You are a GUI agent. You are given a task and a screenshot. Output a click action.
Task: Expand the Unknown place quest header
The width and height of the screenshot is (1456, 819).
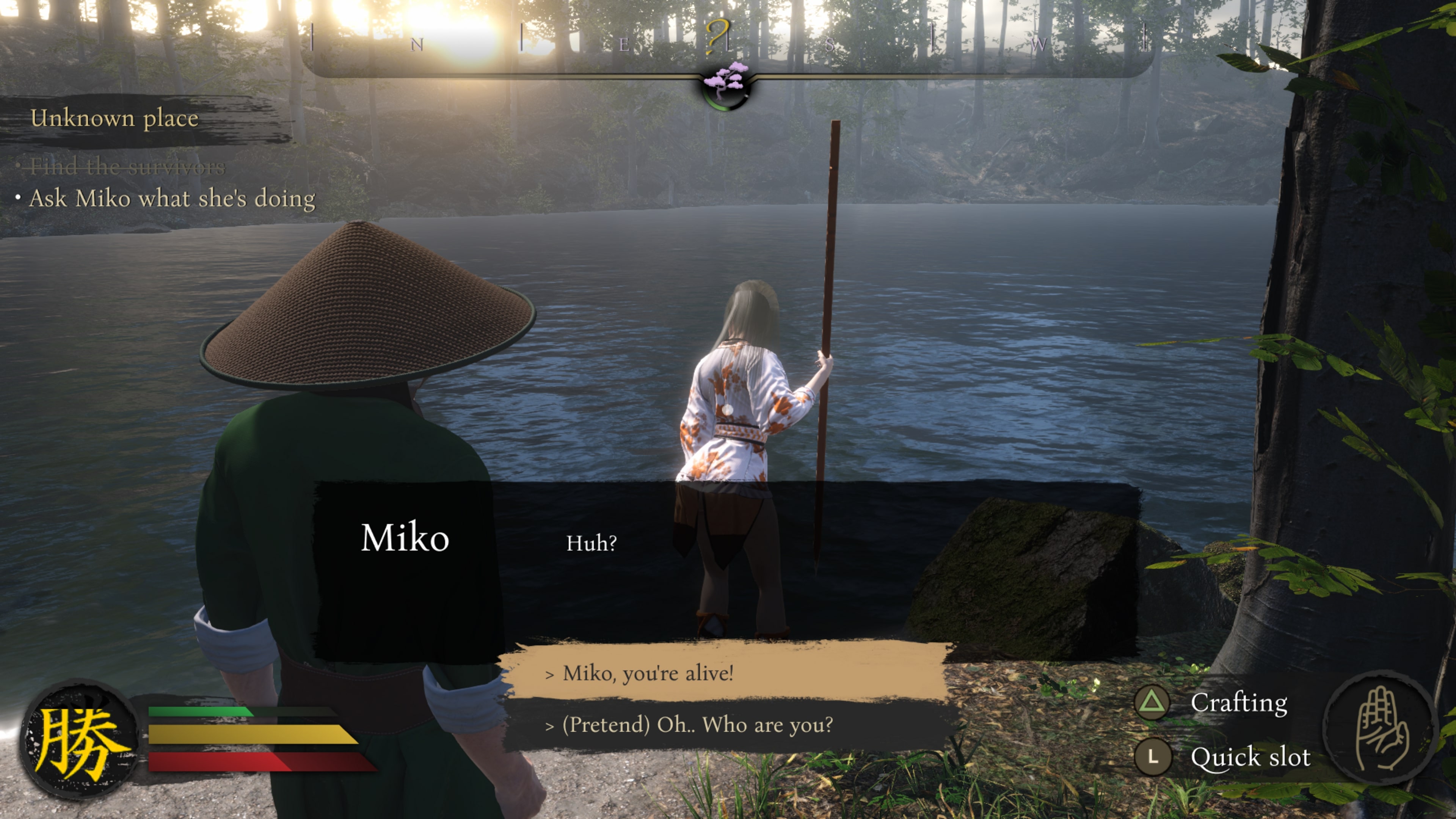point(115,119)
